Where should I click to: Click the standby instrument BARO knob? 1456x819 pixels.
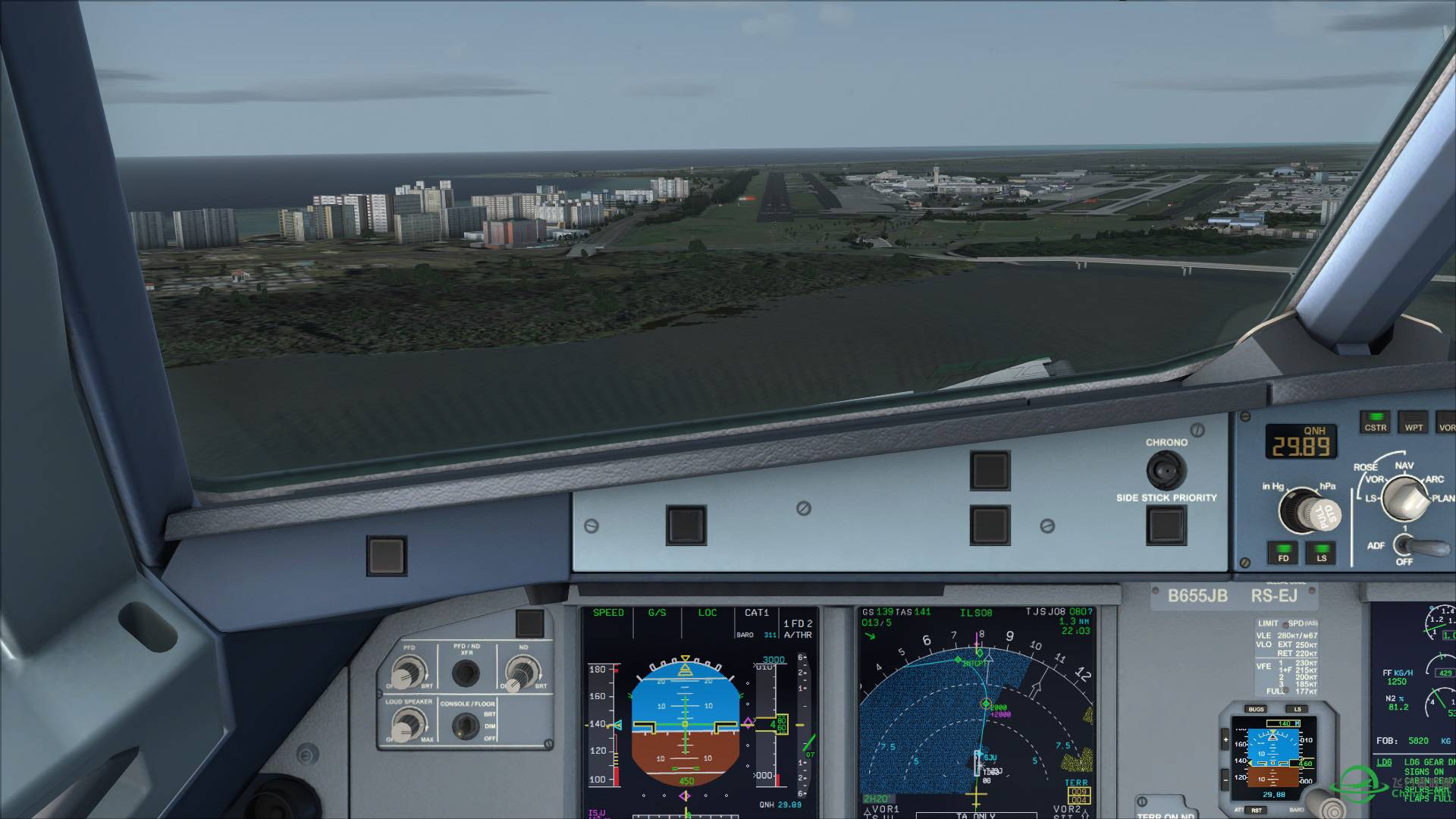(x=1326, y=804)
